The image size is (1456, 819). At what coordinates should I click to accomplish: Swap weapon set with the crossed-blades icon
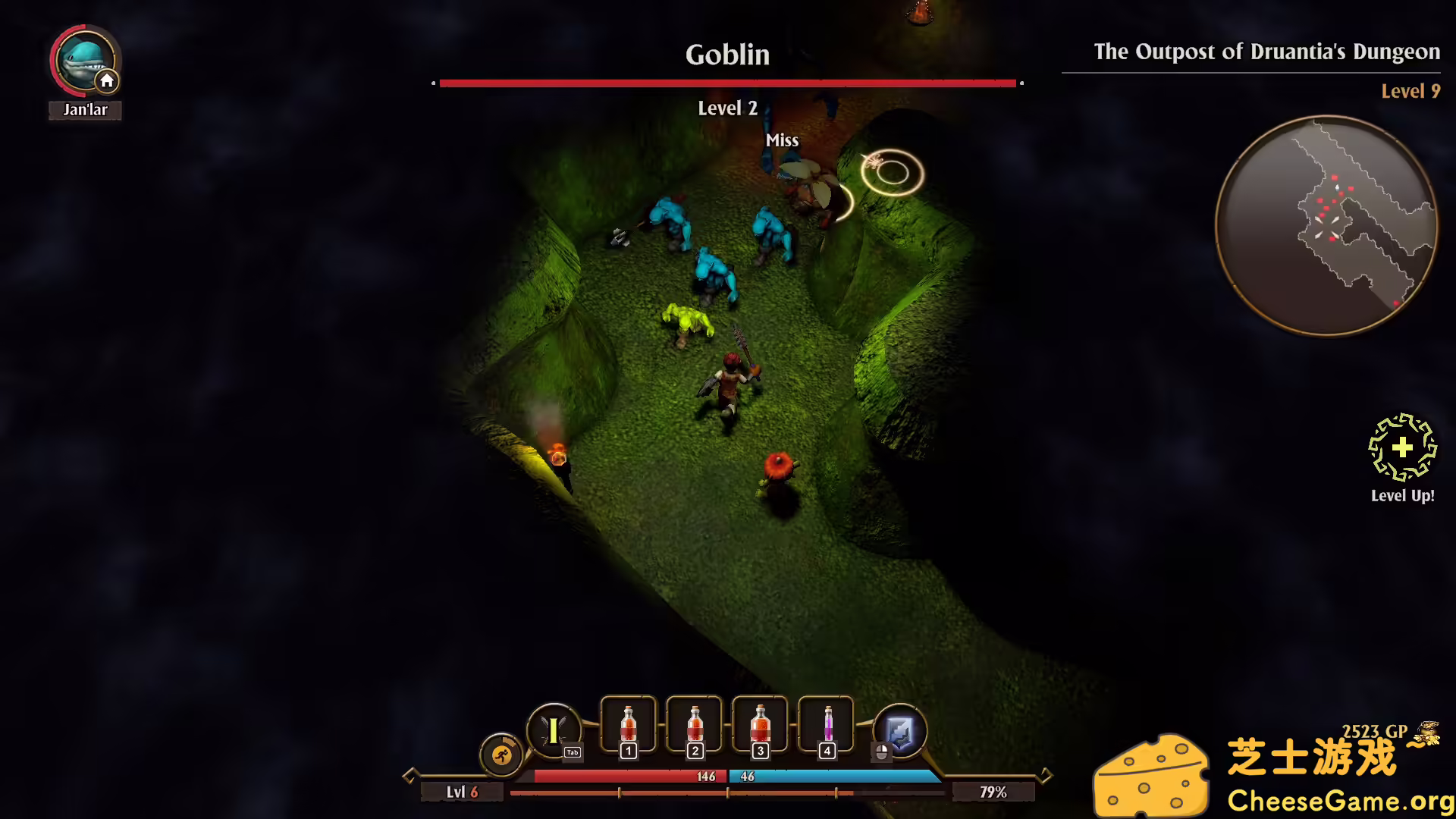(x=554, y=730)
